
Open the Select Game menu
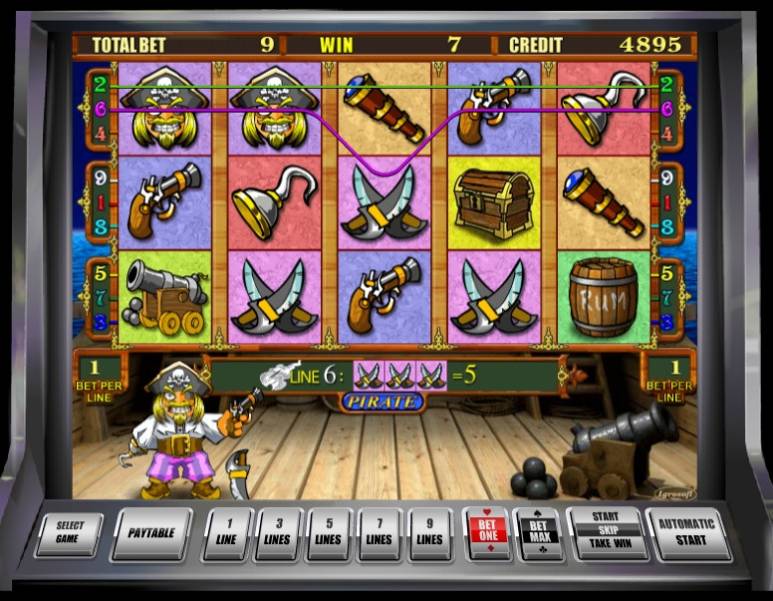(69, 532)
